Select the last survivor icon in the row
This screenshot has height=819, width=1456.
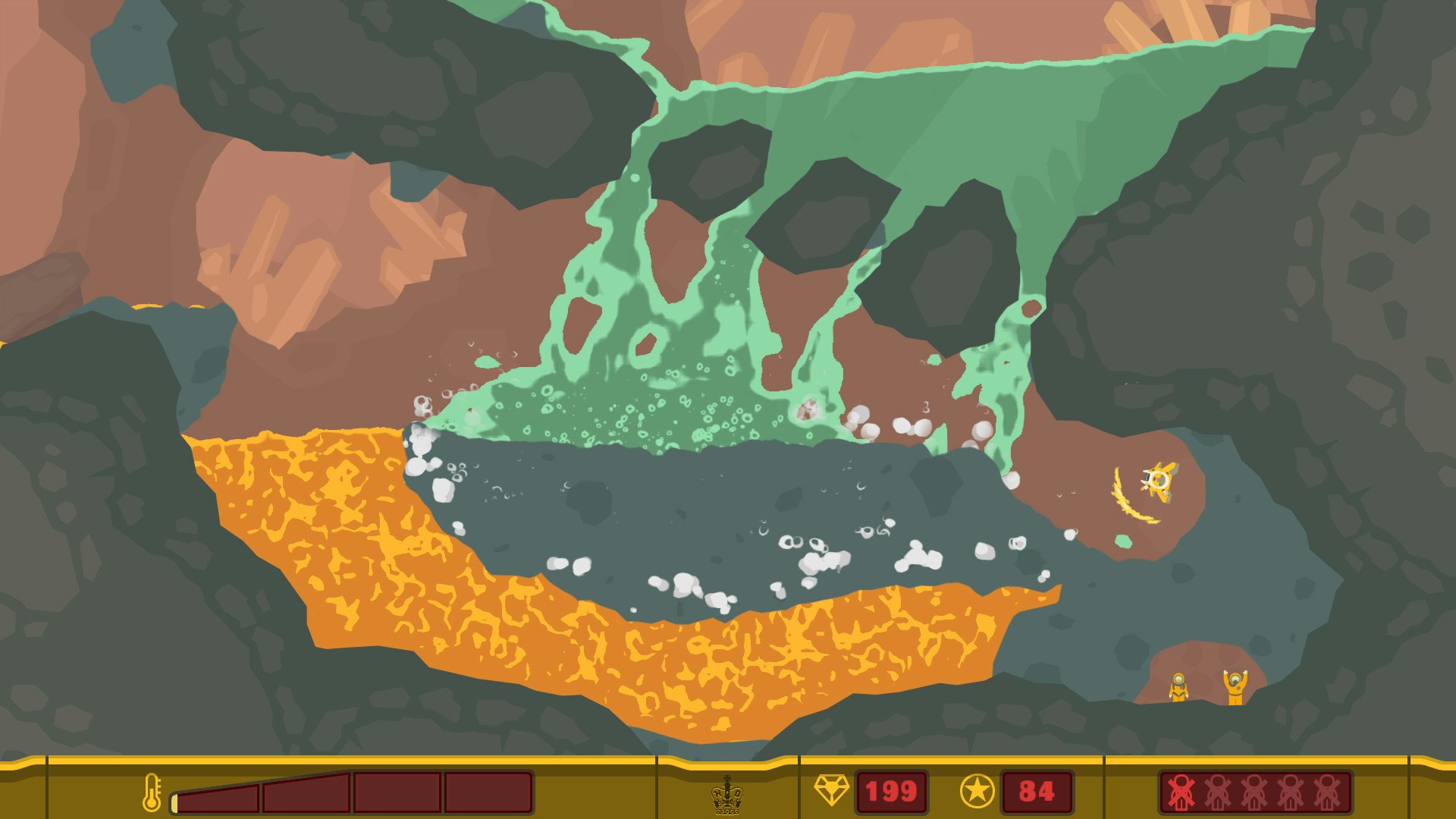1327,792
